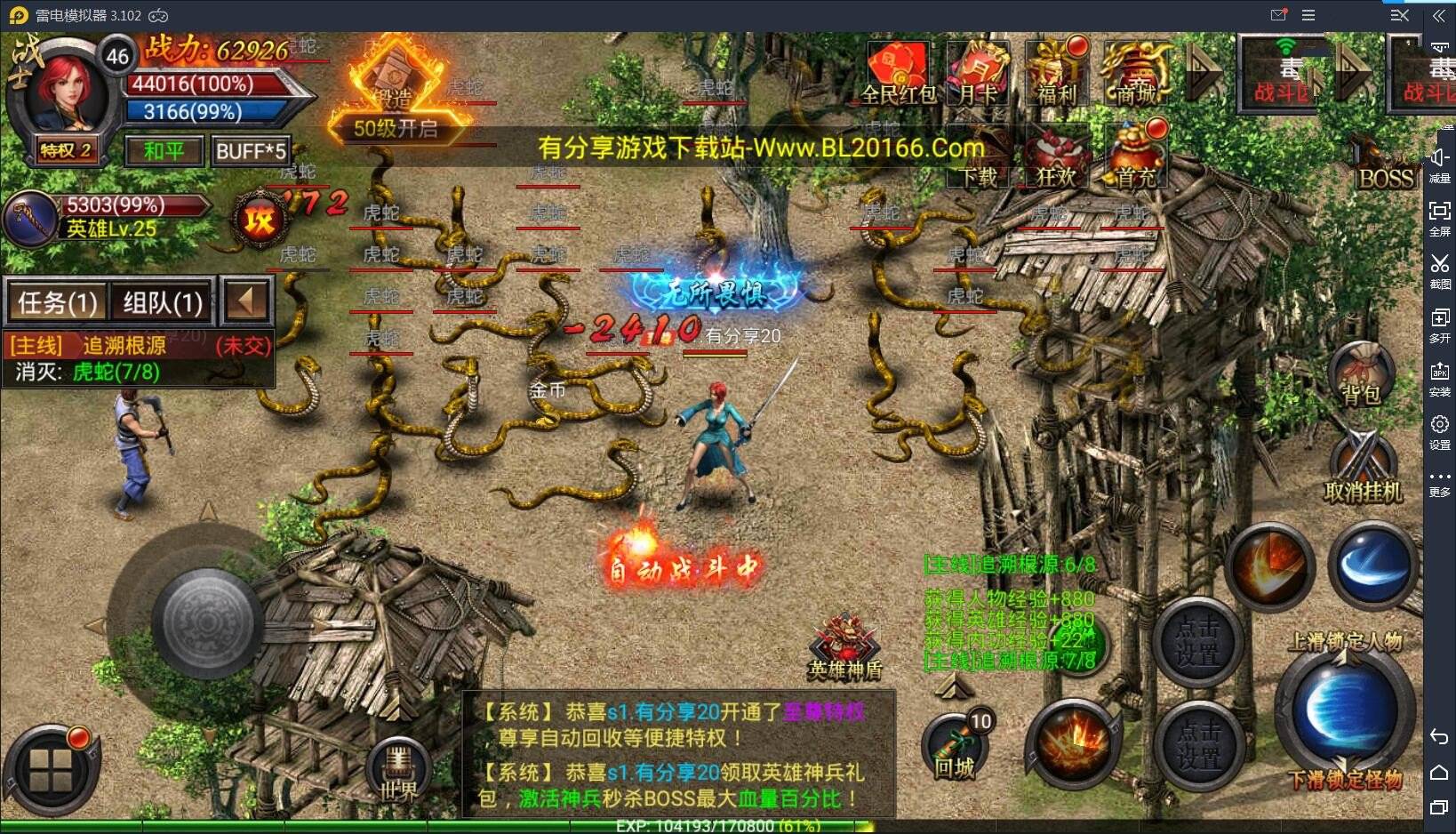Toggle 和平 peace attack mode
This screenshot has height=834, width=1456.
(163, 150)
